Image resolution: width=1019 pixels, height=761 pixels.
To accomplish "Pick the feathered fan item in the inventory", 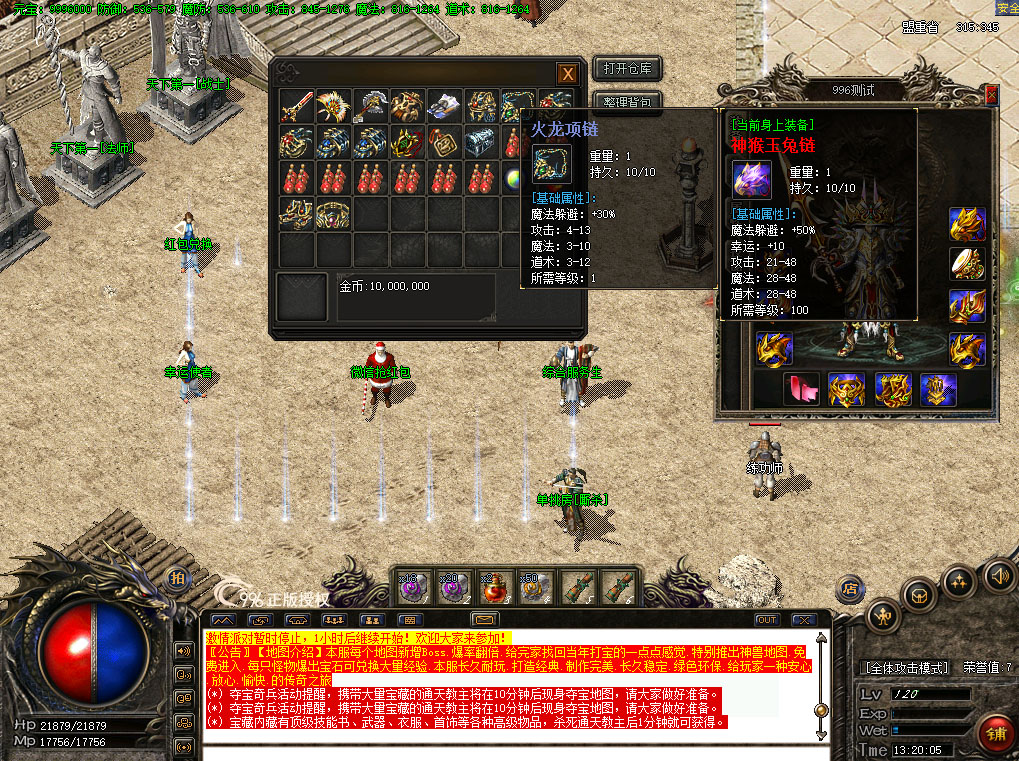I will point(334,106).
